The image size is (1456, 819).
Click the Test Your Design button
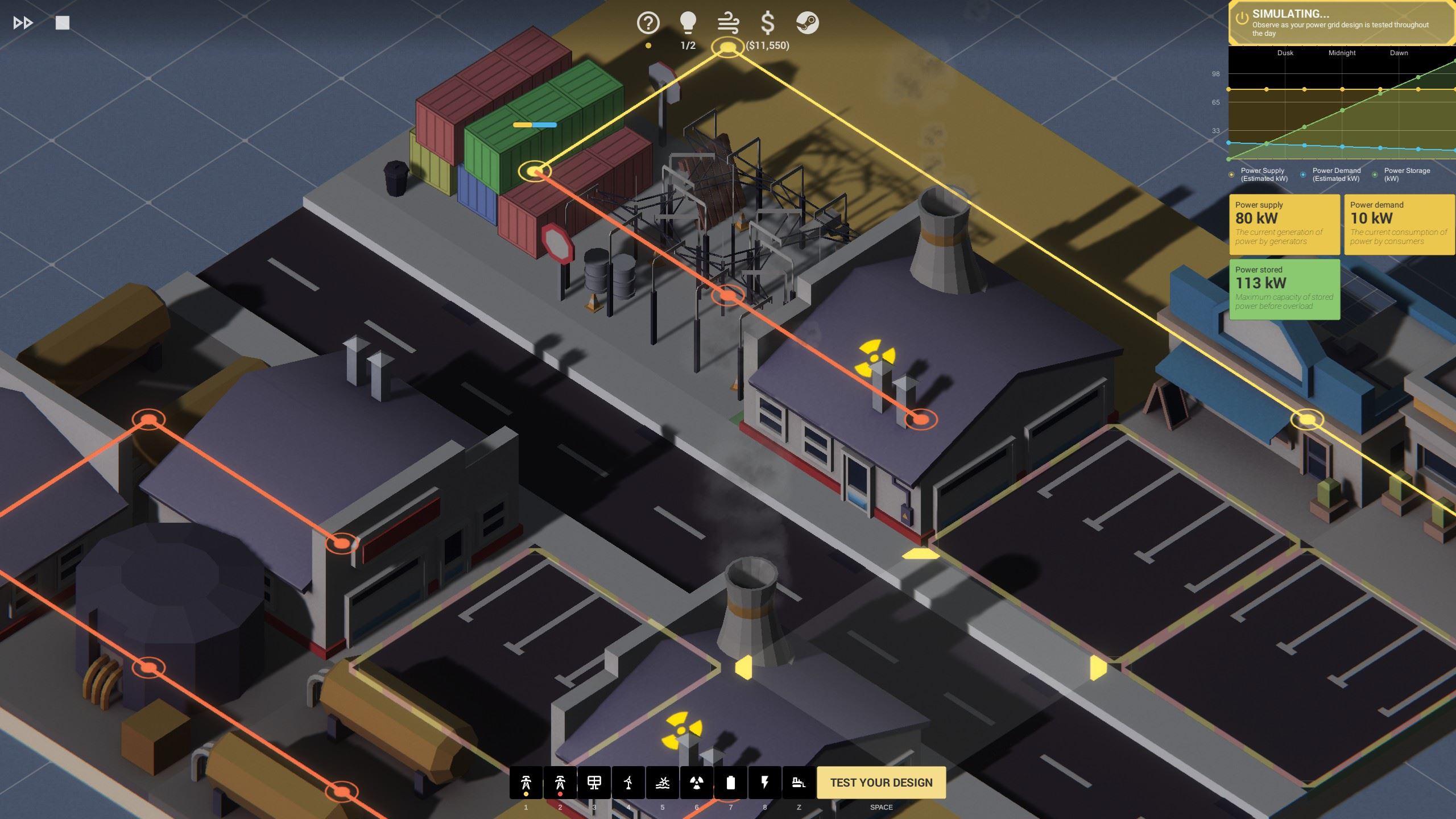[881, 783]
